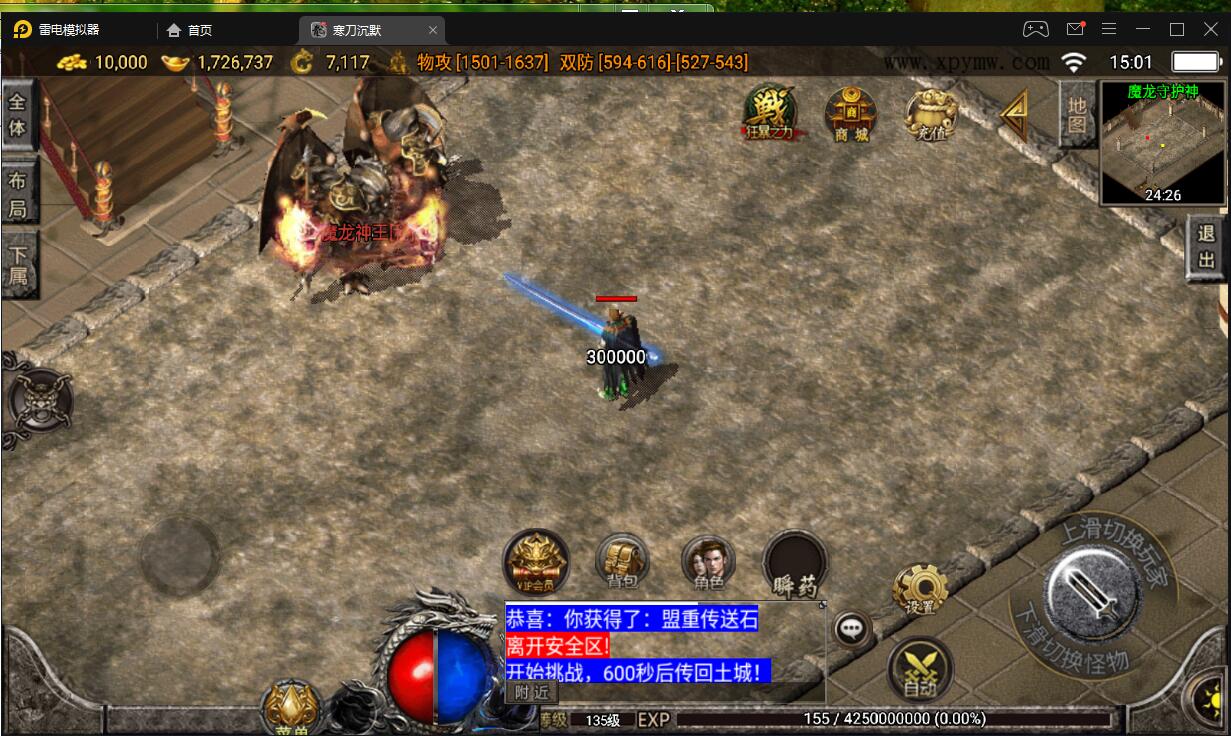Click the 魔龙守护神 minimap
The image size is (1231, 736).
click(1162, 143)
